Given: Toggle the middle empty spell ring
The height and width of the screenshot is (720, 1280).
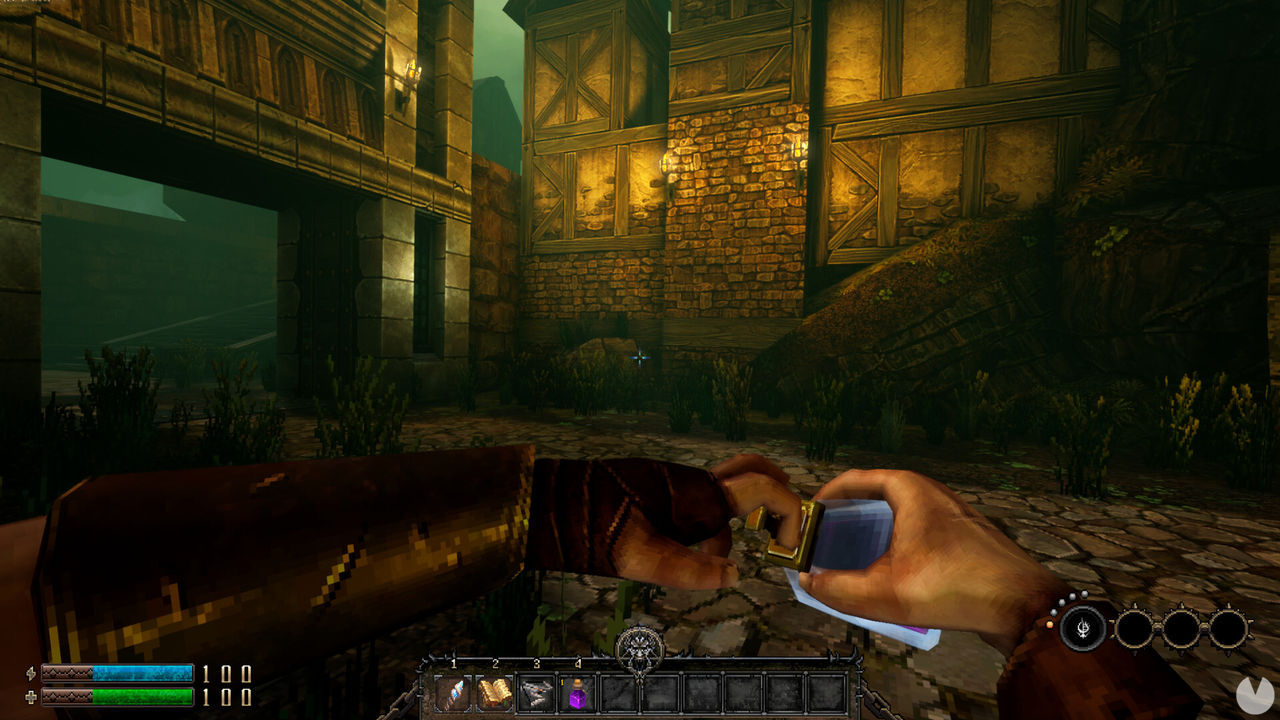Looking at the screenshot, I should point(1182,628).
